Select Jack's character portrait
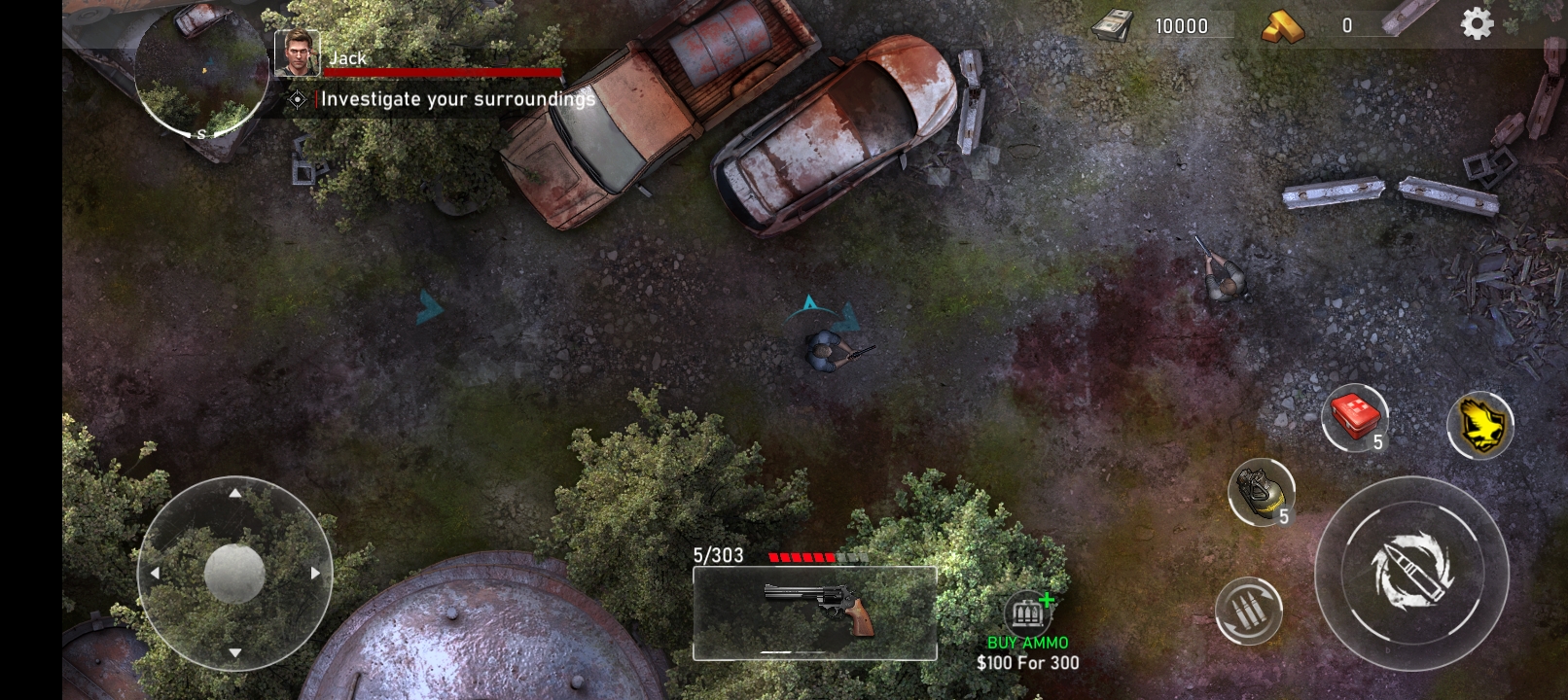The height and width of the screenshot is (700, 1568). pos(297,53)
